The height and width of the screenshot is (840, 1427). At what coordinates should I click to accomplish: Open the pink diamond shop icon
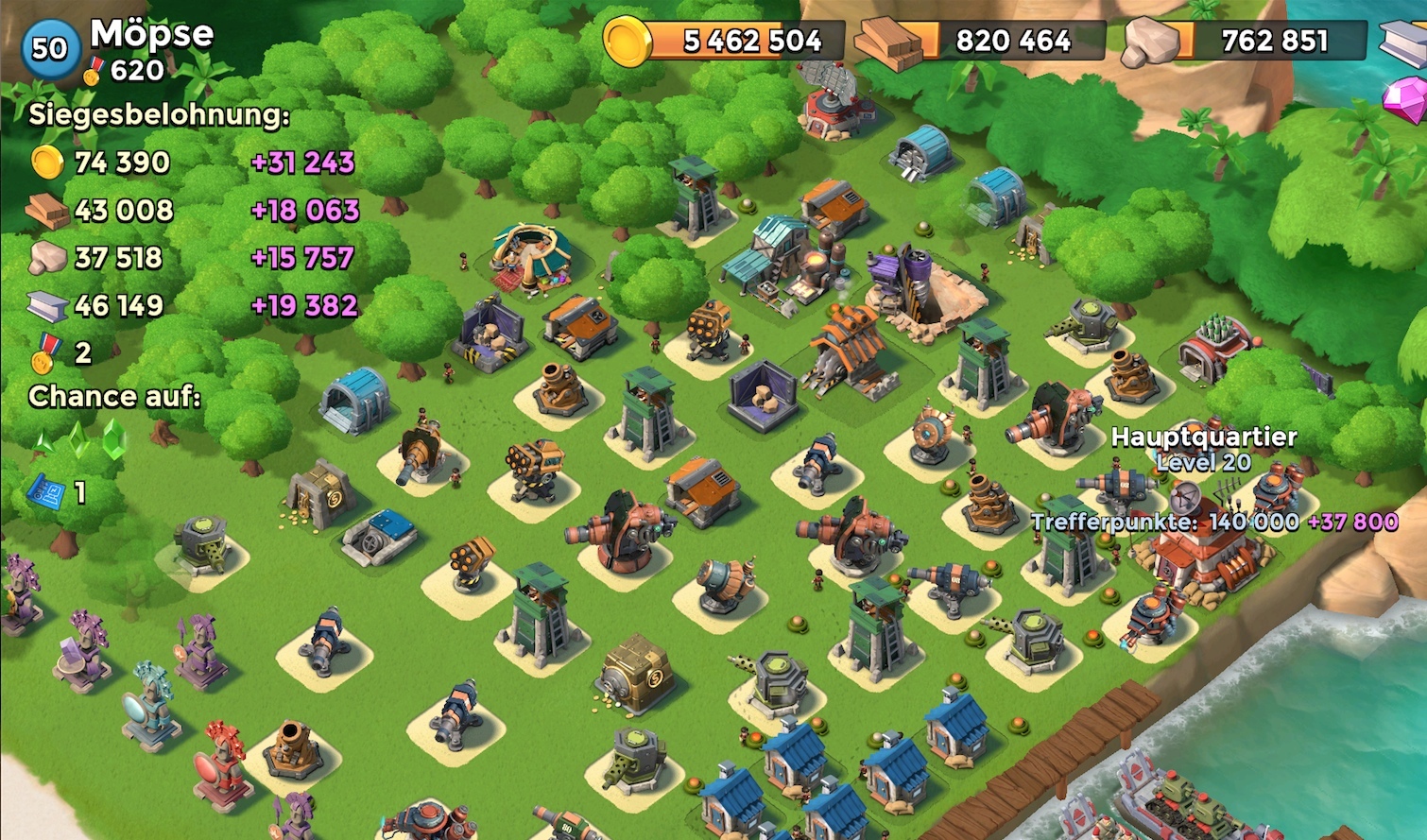coord(1406,99)
